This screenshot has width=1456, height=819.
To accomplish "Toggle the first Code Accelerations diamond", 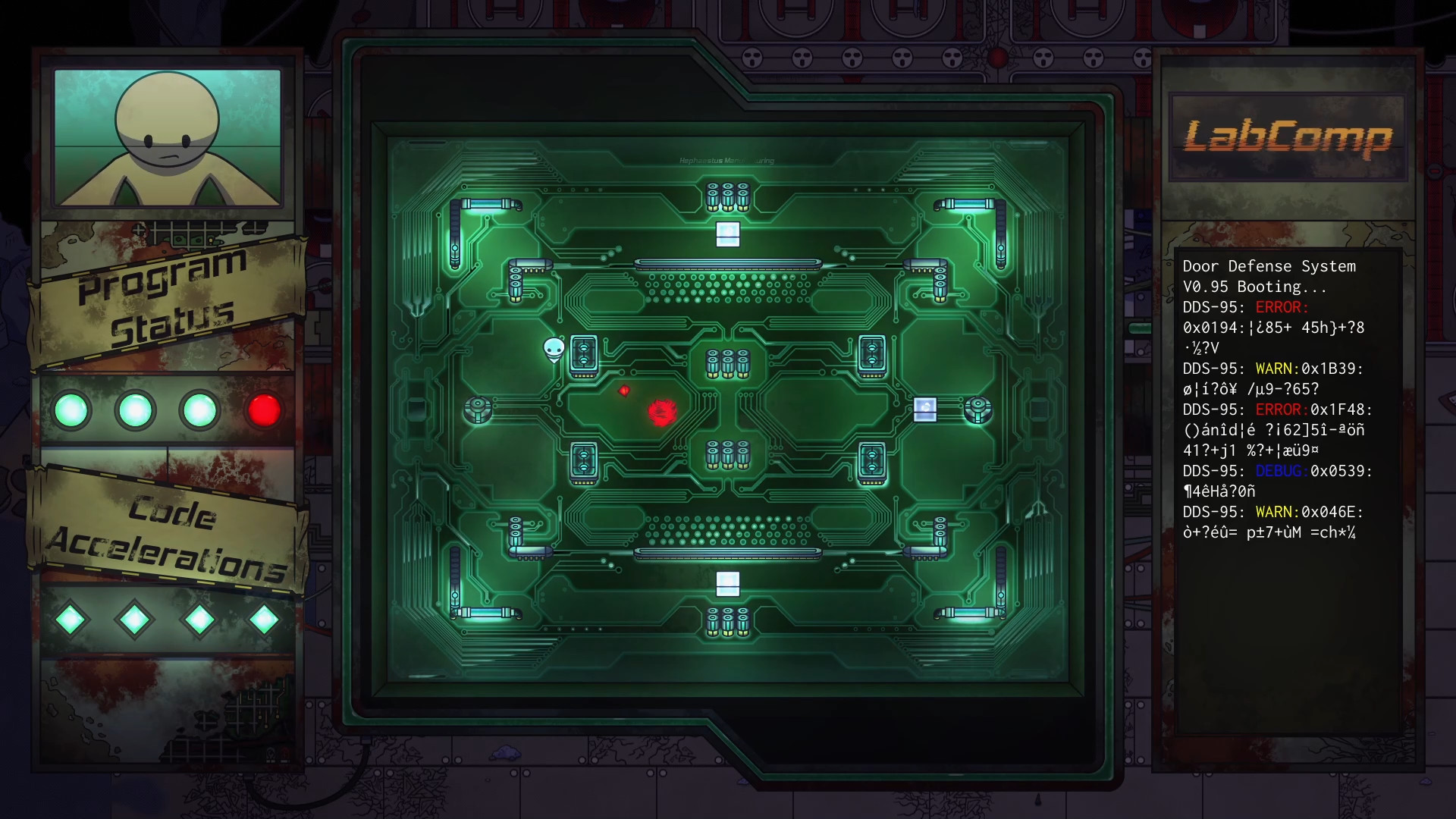I will pyautogui.click(x=72, y=618).
